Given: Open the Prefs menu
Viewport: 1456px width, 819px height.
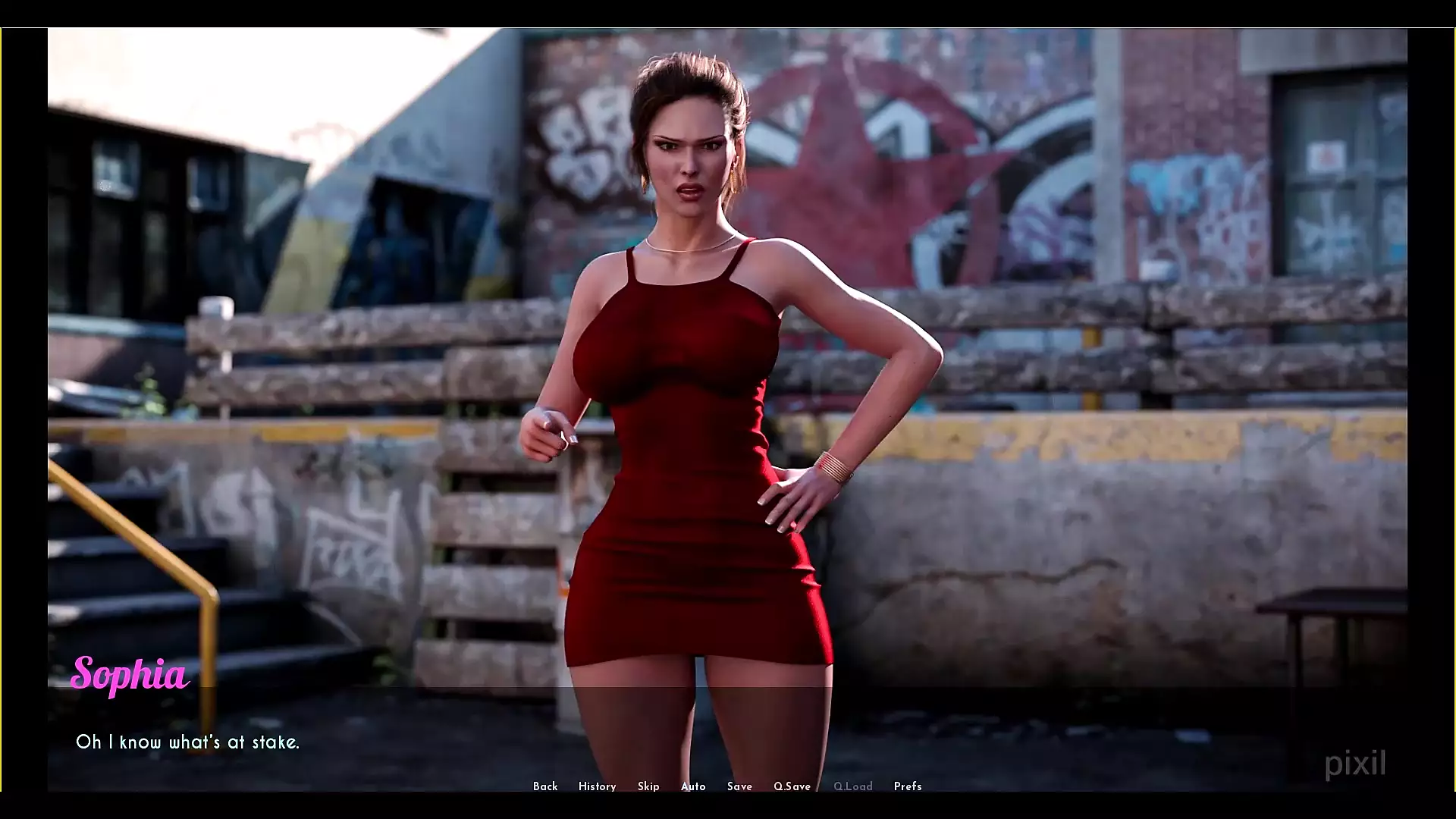Looking at the screenshot, I should click(x=908, y=786).
